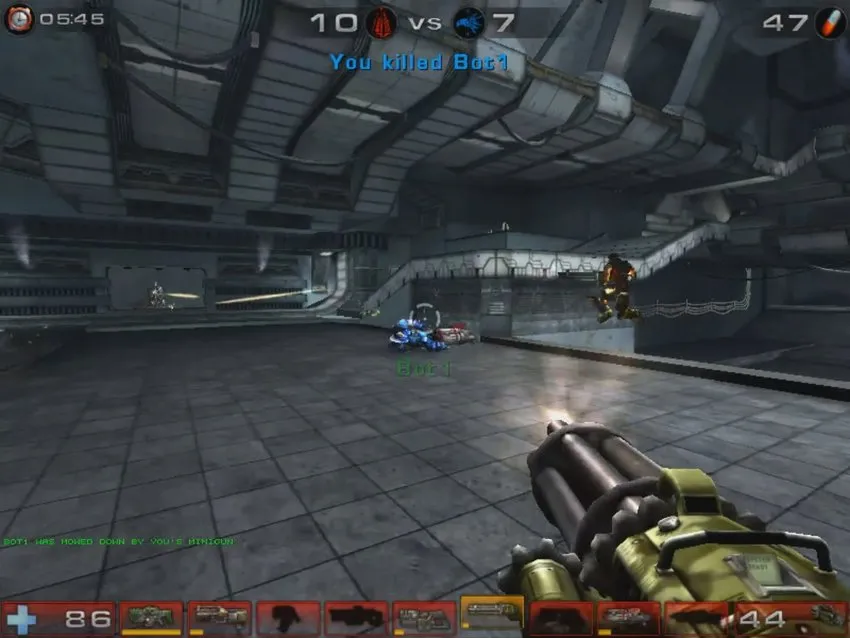Click the red team emblem icon
The image size is (850, 638).
381,22
